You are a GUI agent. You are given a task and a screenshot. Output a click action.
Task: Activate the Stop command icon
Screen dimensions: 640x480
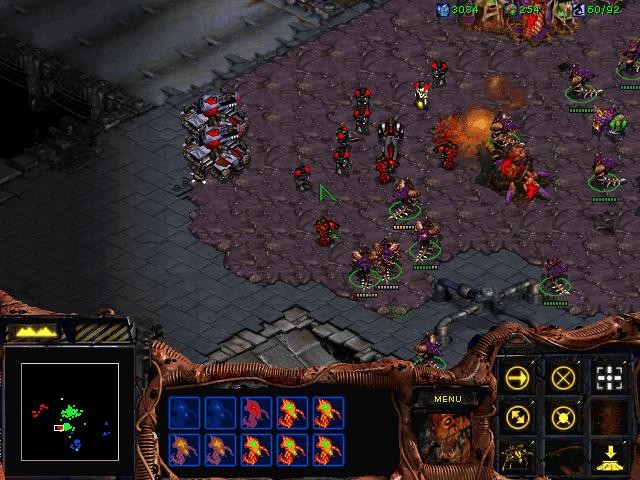tap(564, 377)
